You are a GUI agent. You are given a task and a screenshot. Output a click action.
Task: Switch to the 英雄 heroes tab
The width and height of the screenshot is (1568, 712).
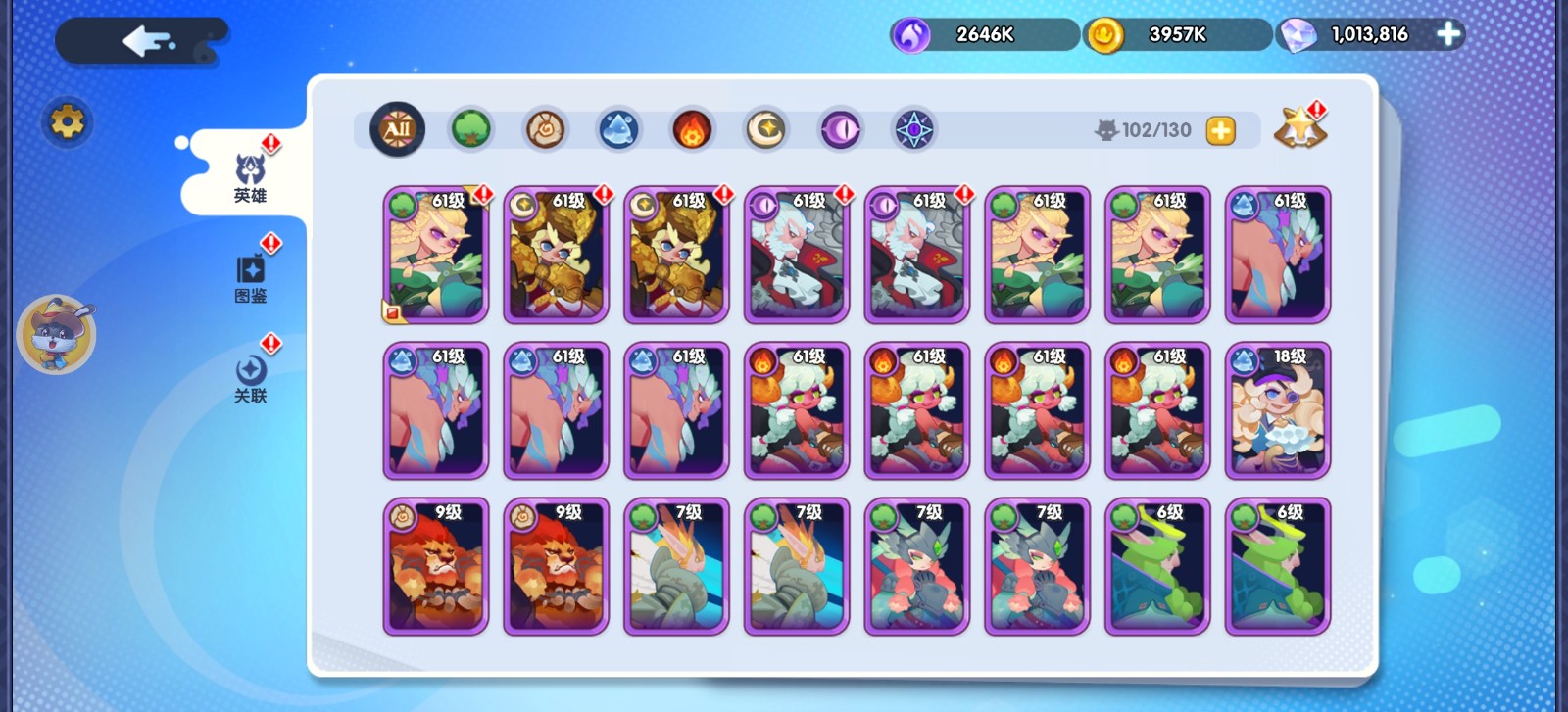(250, 178)
